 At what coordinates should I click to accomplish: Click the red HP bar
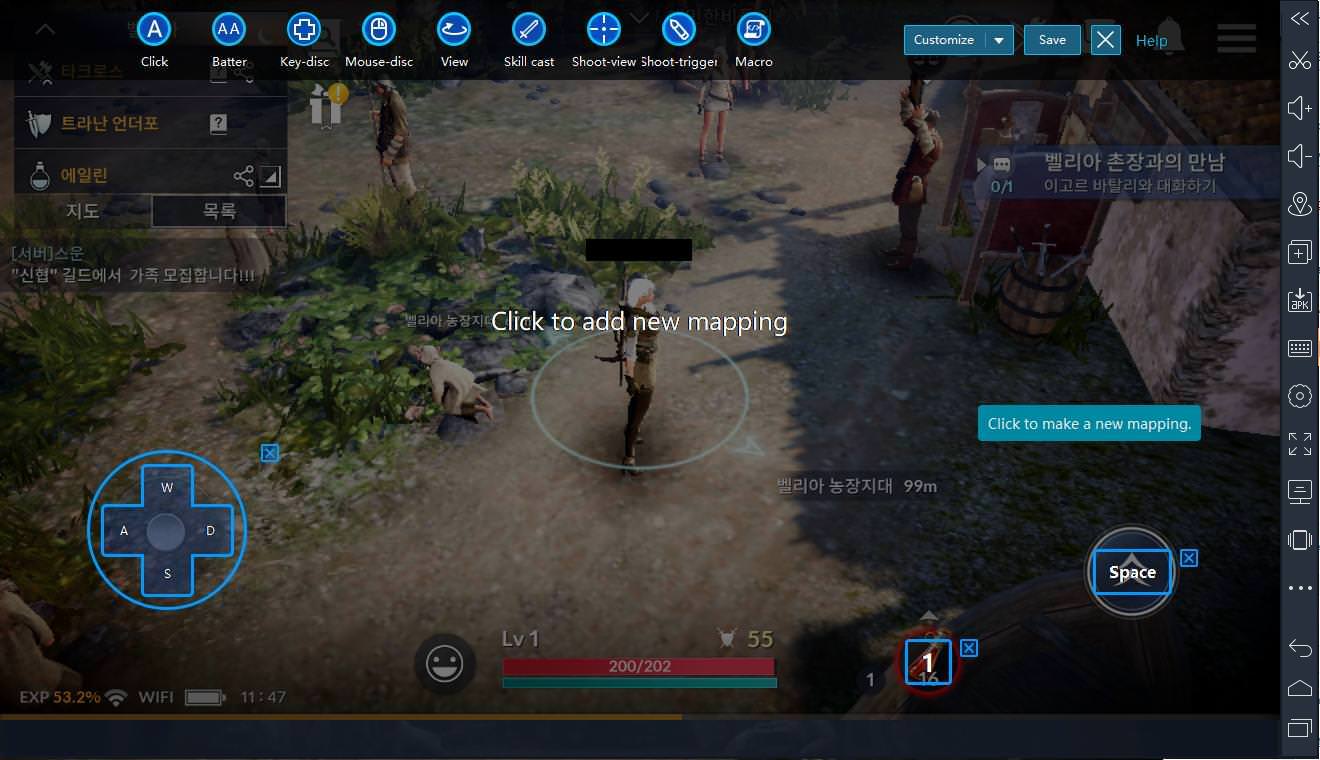pyautogui.click(x=639, y=665)
